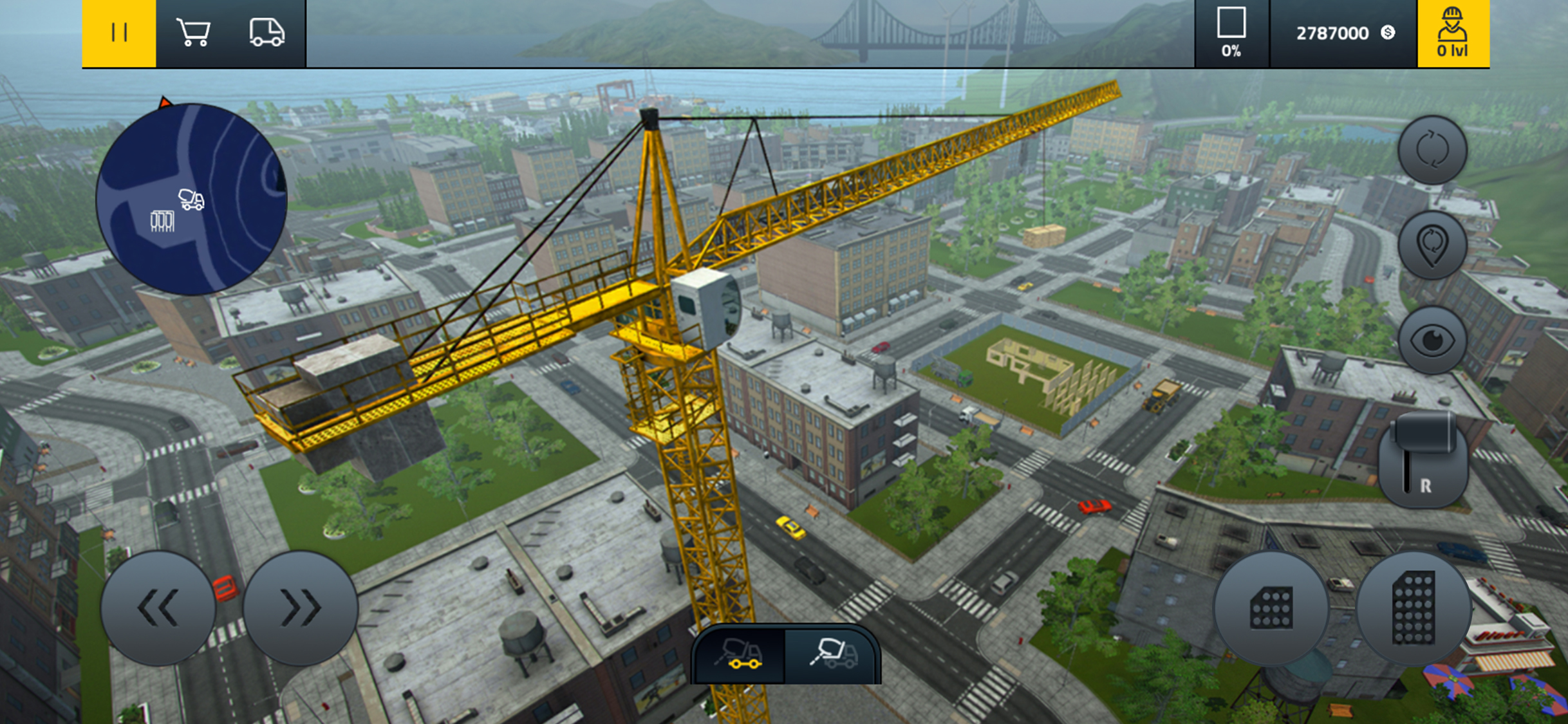Open the worker level profile
This screenshot has height=724, width=1568.
[x=1453, y=33]
